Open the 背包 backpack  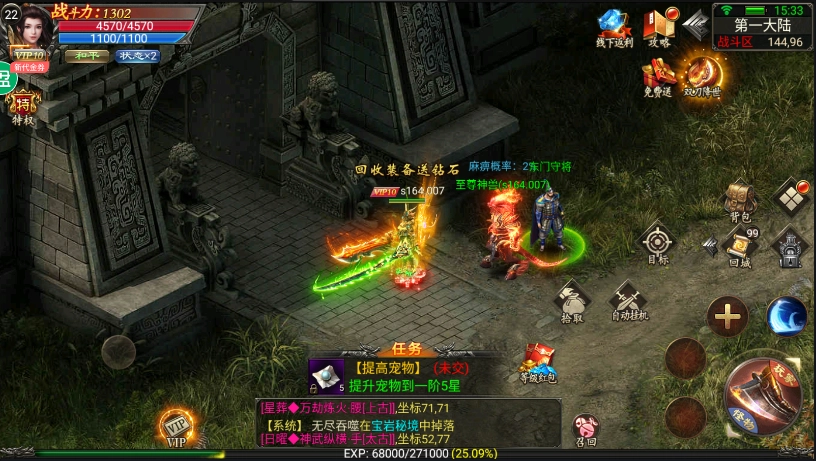point(740,198)
